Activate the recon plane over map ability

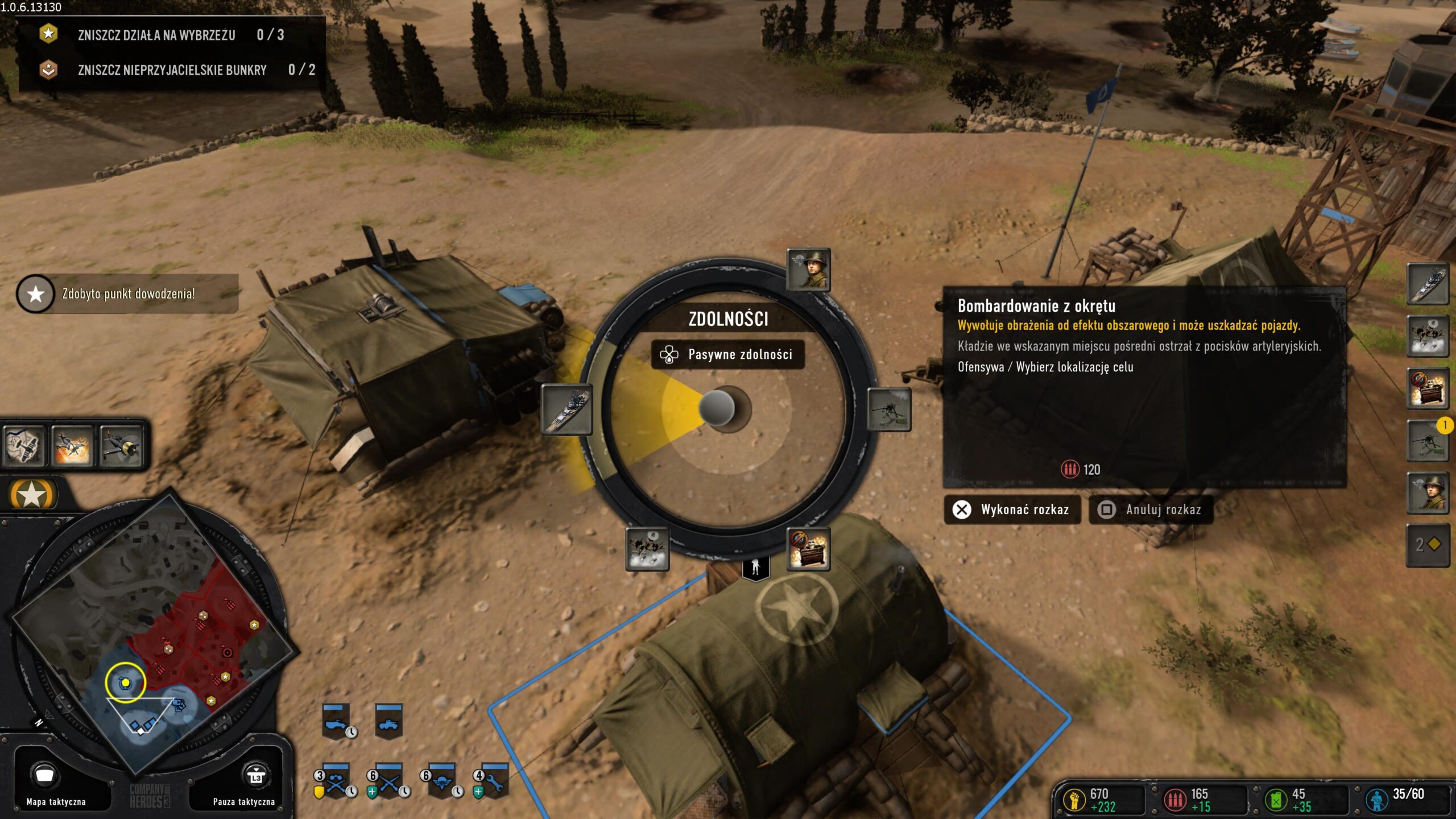(x=23, y=446)
